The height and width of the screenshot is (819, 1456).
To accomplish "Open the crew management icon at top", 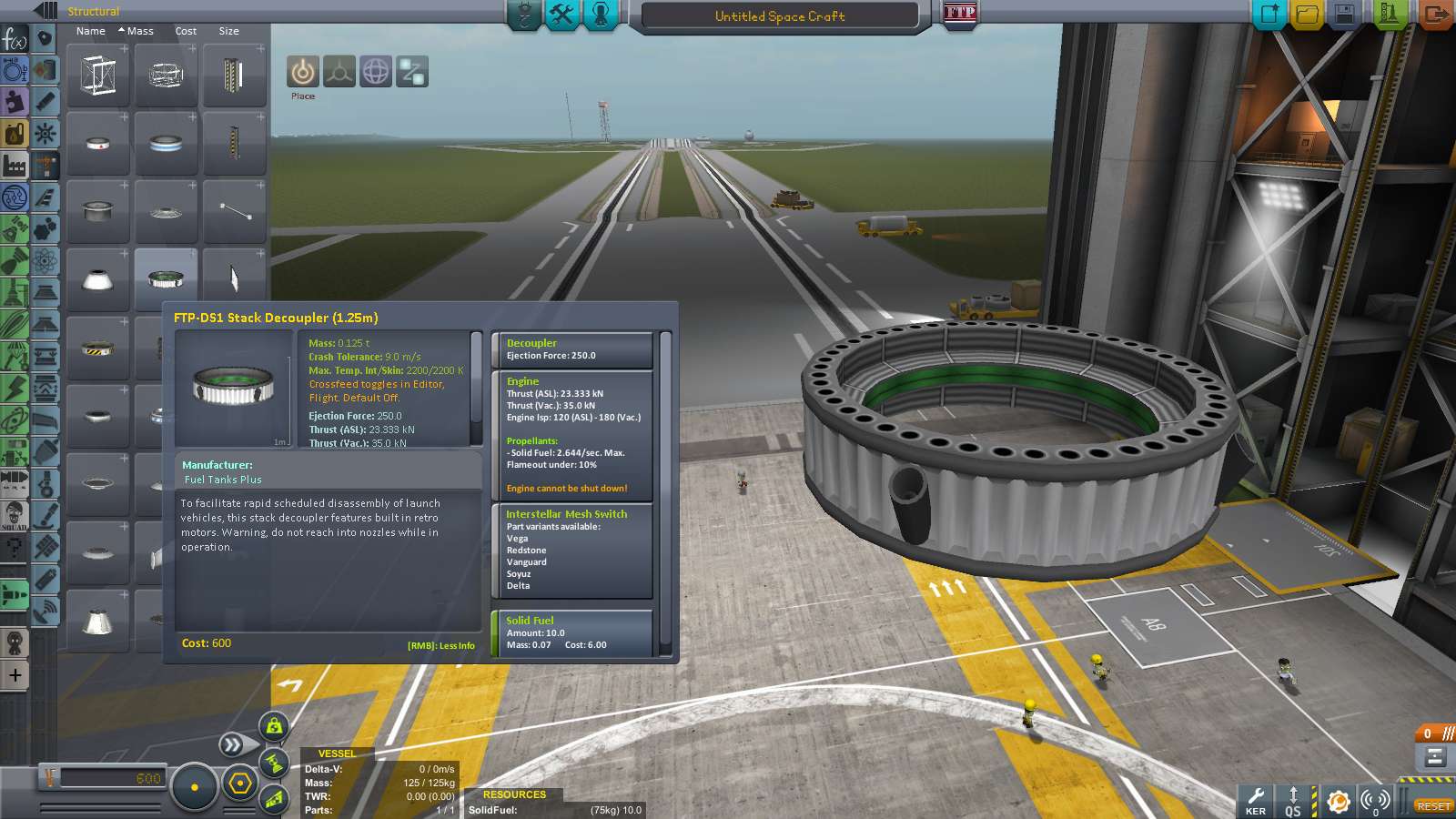I will 601,15.
